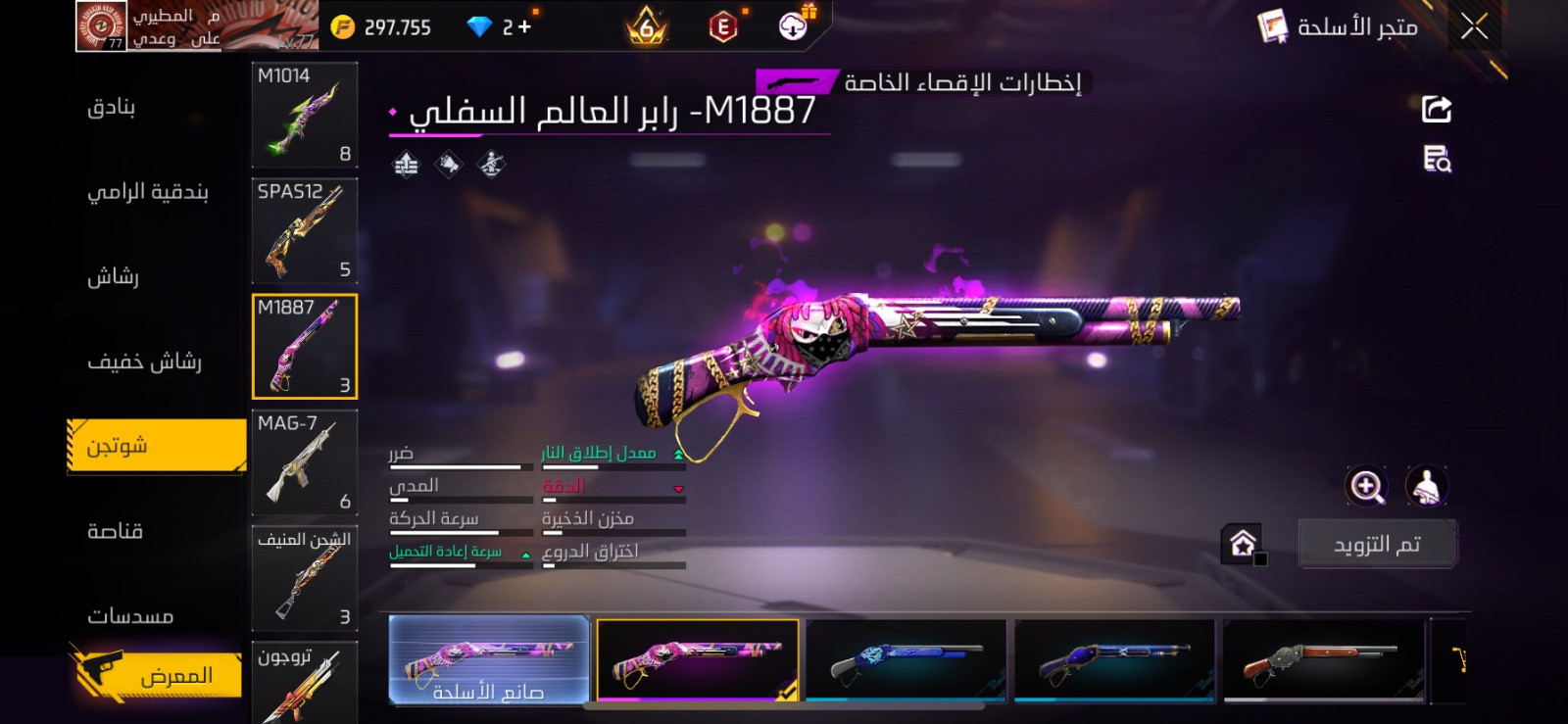Click the share arrow icon
The image size is (1568, 724).
[x=1435, y=108]
